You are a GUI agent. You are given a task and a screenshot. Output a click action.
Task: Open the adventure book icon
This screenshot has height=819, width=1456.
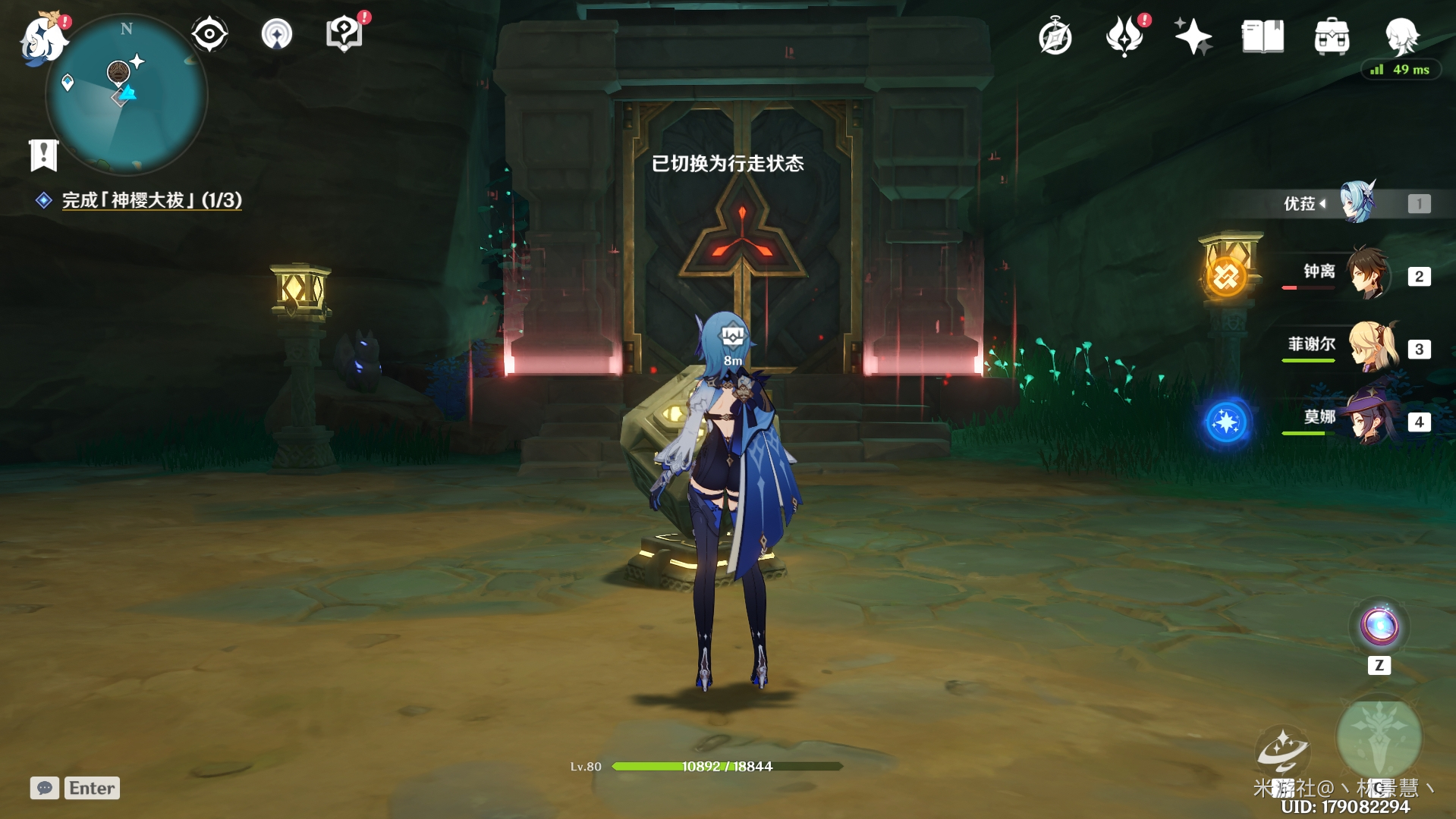click(x=1263, y=36)
